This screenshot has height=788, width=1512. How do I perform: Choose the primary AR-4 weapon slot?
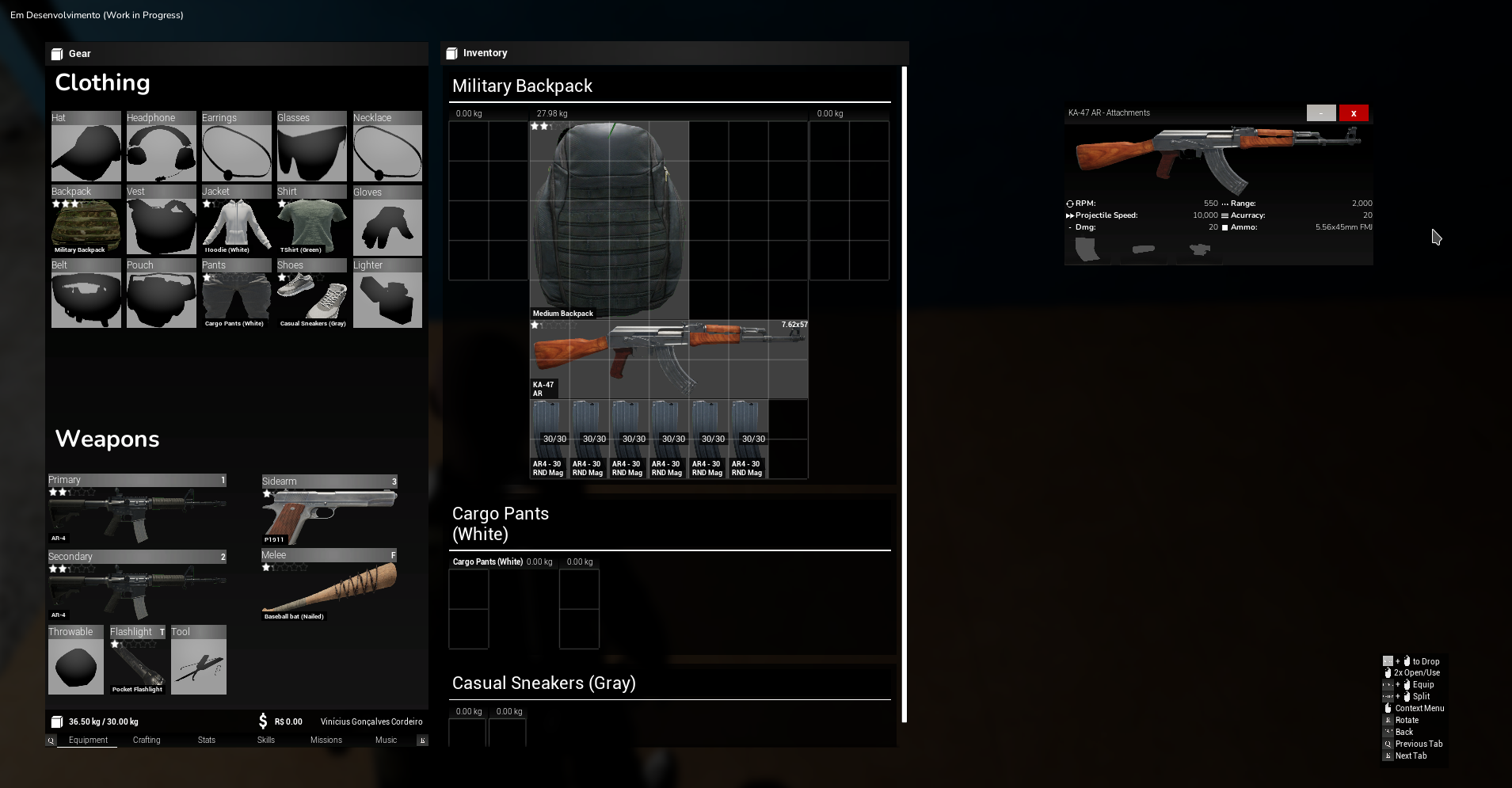(x=137, y=511)
